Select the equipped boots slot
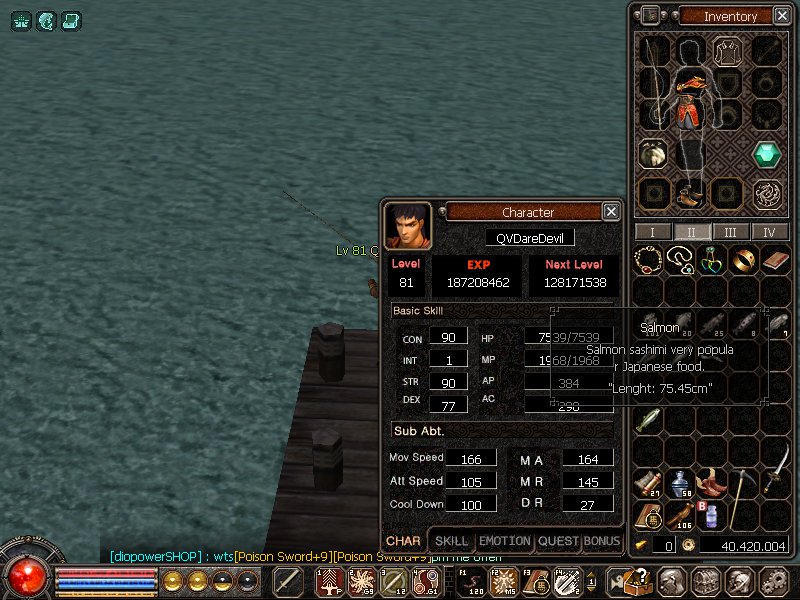 tap(688, 192)
